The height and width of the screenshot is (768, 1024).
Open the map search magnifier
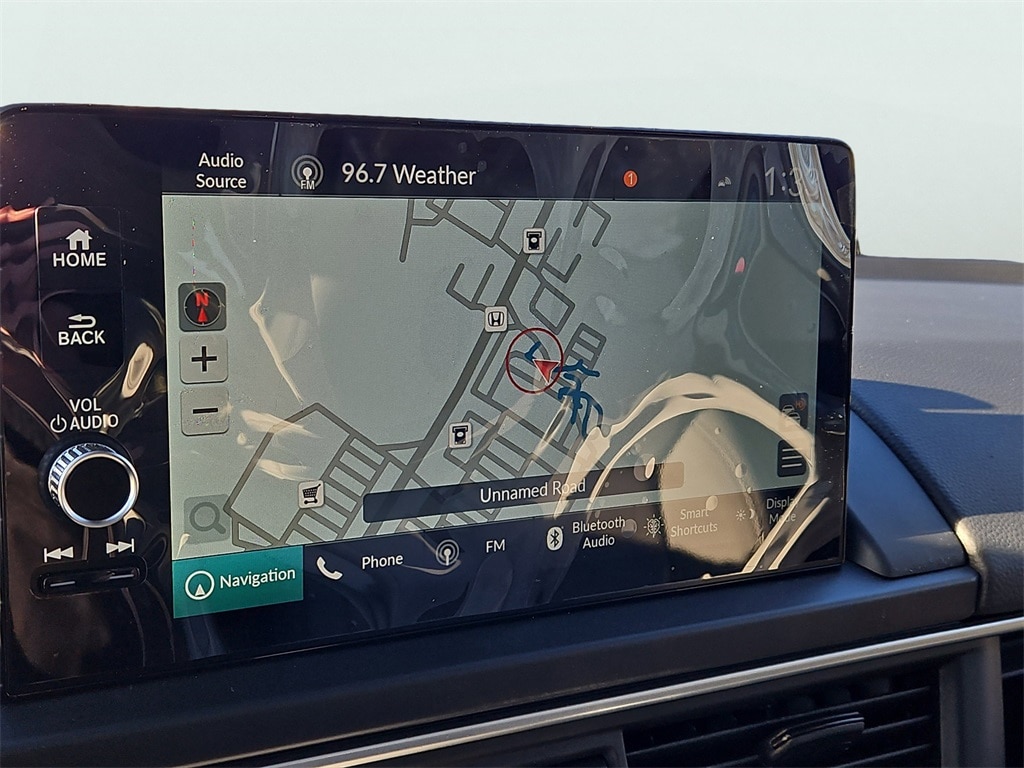[x=206, y=518]
